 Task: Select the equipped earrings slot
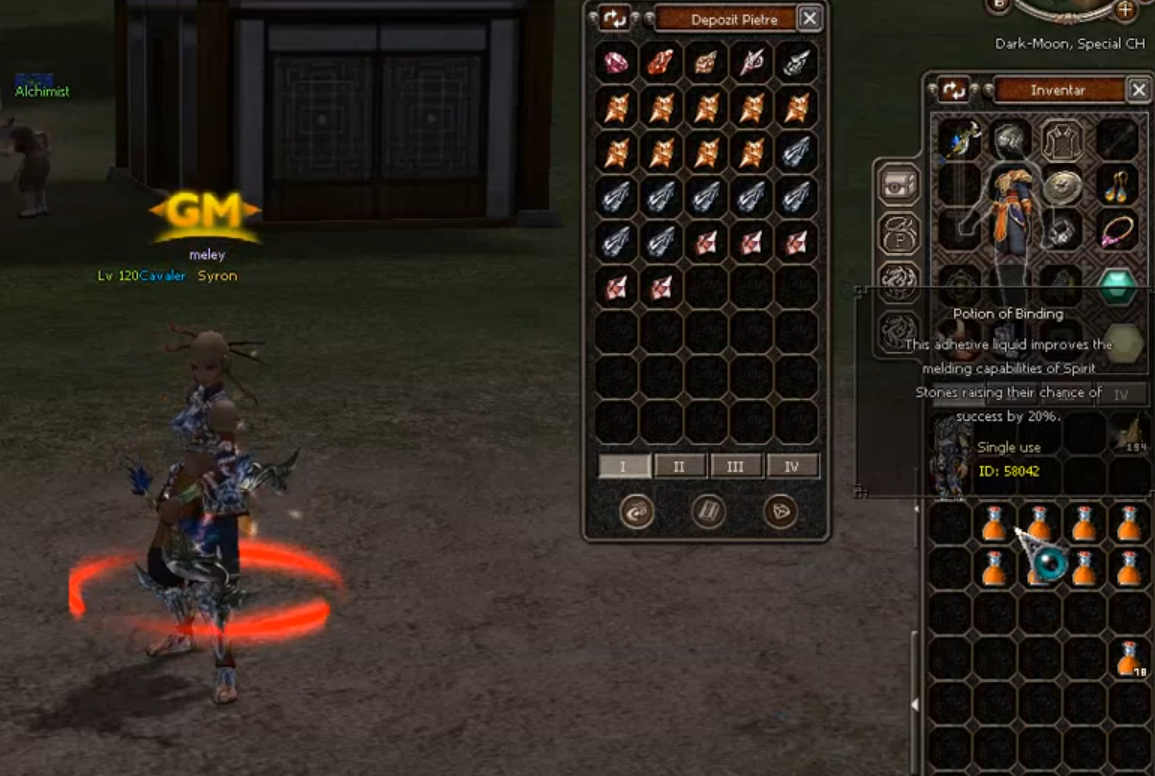[1116, 186]
